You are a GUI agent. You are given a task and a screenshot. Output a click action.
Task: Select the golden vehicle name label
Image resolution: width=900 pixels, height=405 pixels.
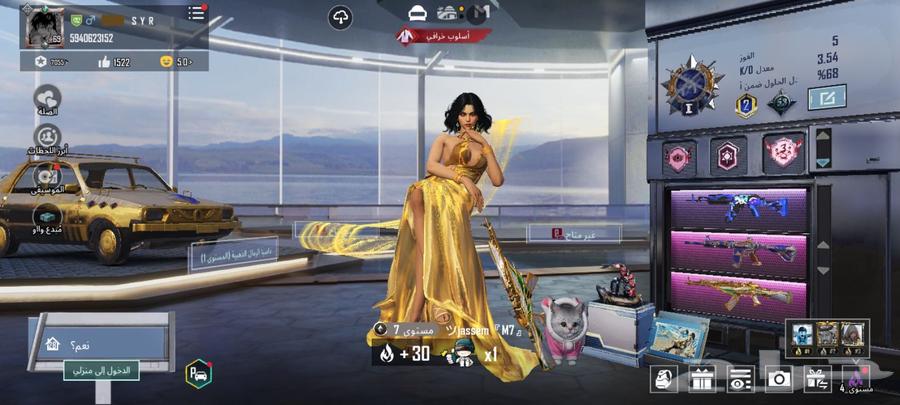pos(233,257)
